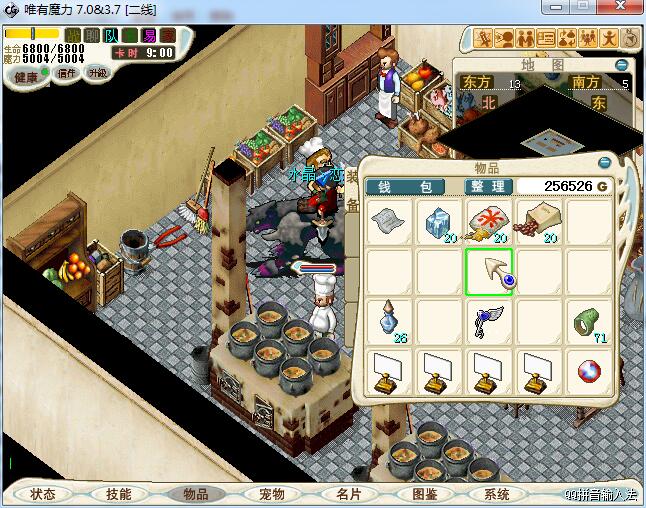Viewport: 646px width, 508px height.
Task: Open the 技能 skills menu
Action: coord(119,494)
